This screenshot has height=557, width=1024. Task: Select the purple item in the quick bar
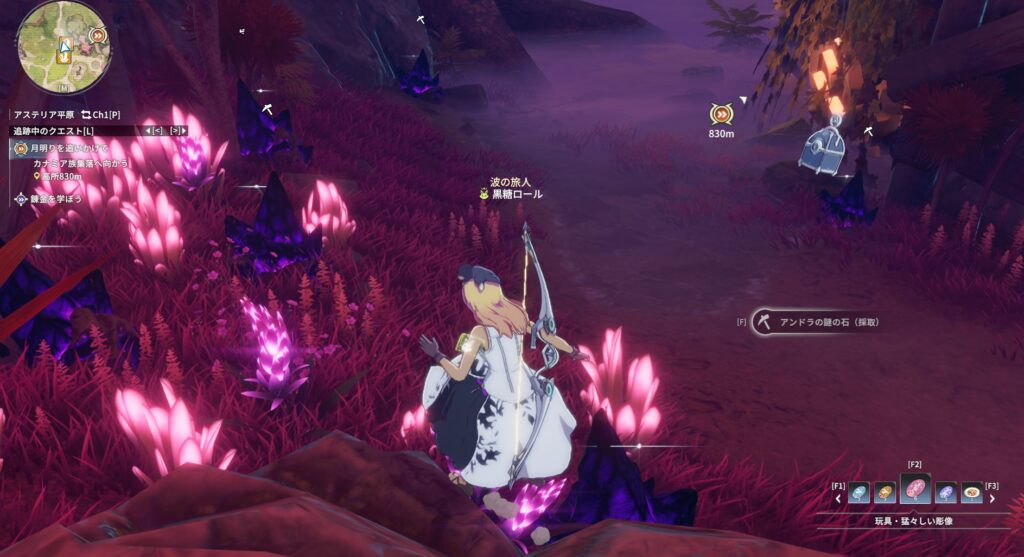click(946, 492)
